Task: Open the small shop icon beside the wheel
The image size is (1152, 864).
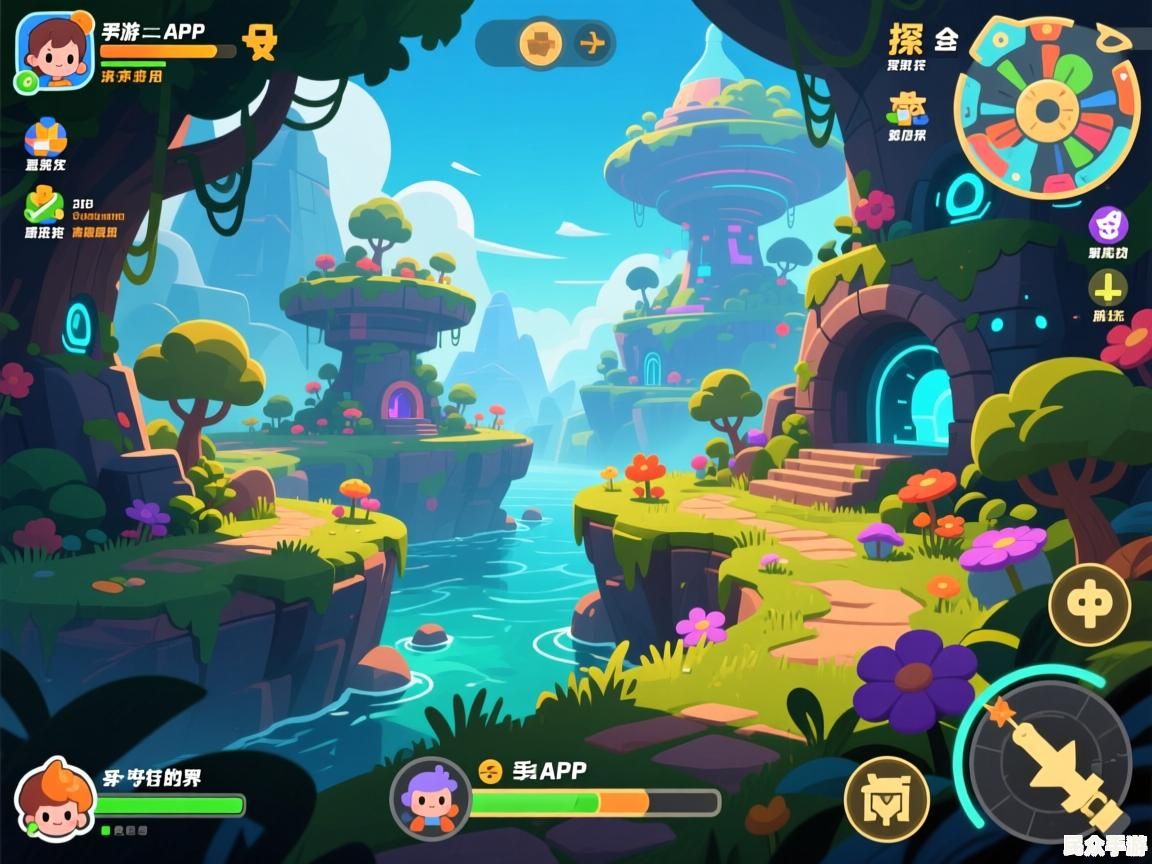Action: (908, 107)
